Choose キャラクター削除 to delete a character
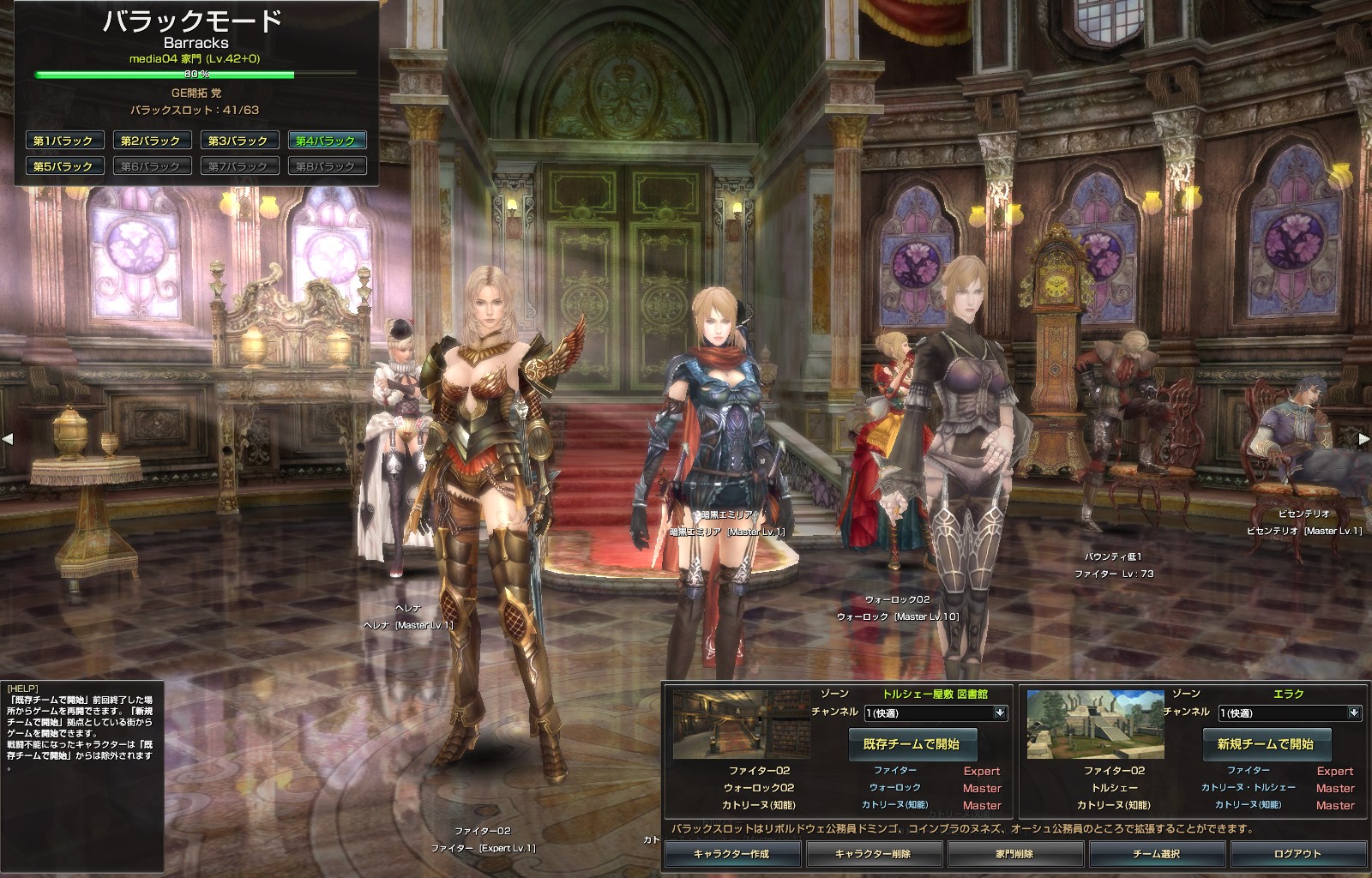The height and width of the screenshot is (878, 1372). 873,853
